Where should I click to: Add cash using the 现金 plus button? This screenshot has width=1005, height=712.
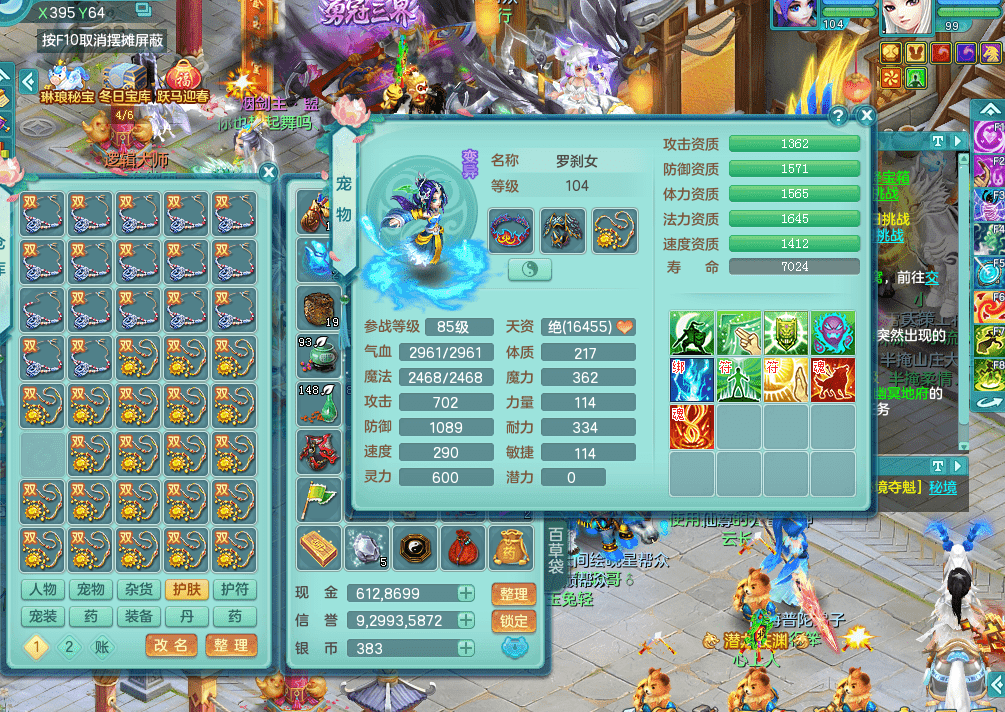click(466, 593)
